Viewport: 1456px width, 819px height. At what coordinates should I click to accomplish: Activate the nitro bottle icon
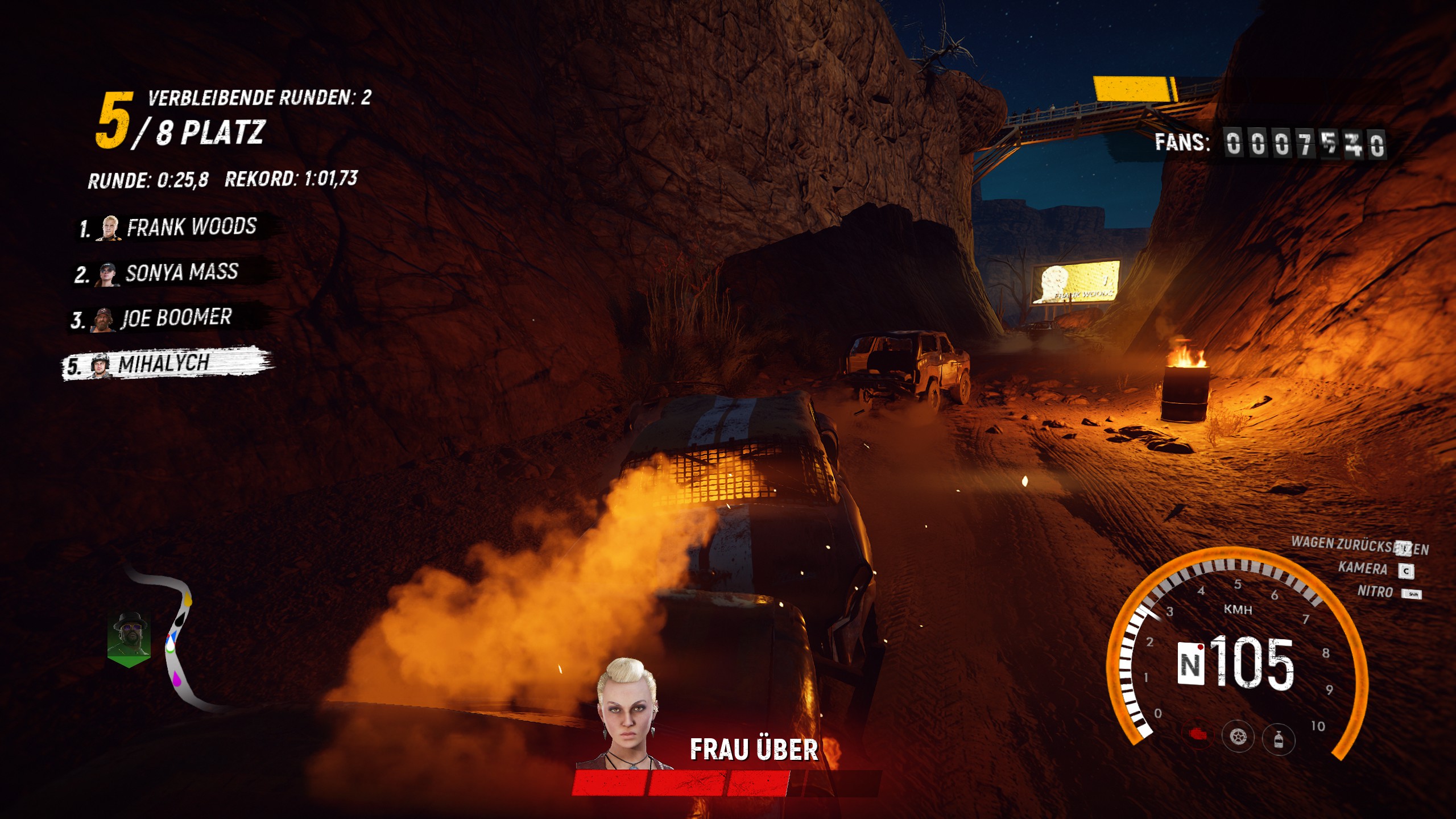[1279, 739]
